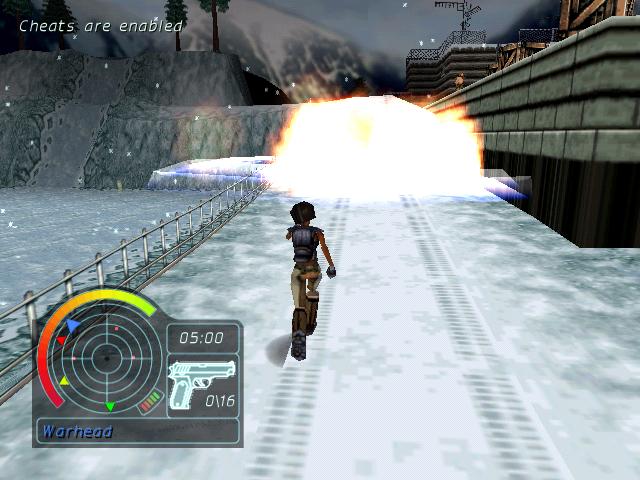Select the yellow triangle radar marker
The image size is (640, 480).
coord(65,381)
